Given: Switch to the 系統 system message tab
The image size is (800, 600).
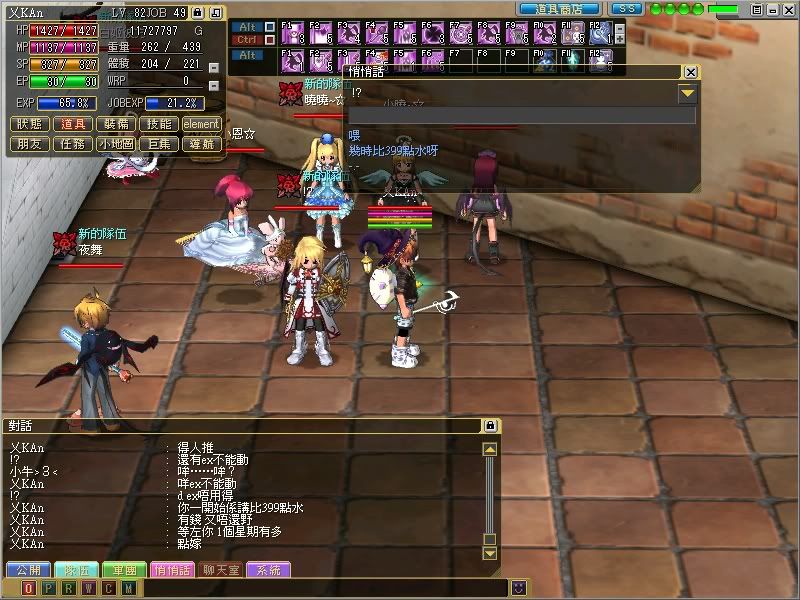Looking at the screenshot, I should click(x=268, y=570).
